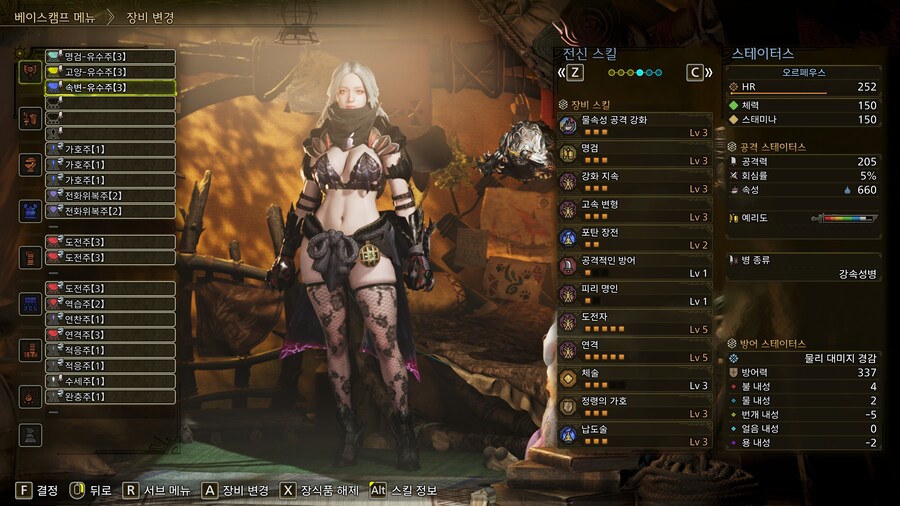Viewport: 900px width, 506px height.
Task: Select the 연찬주 decoration slot
Action: pyautogui.click(x=110, y=319)
